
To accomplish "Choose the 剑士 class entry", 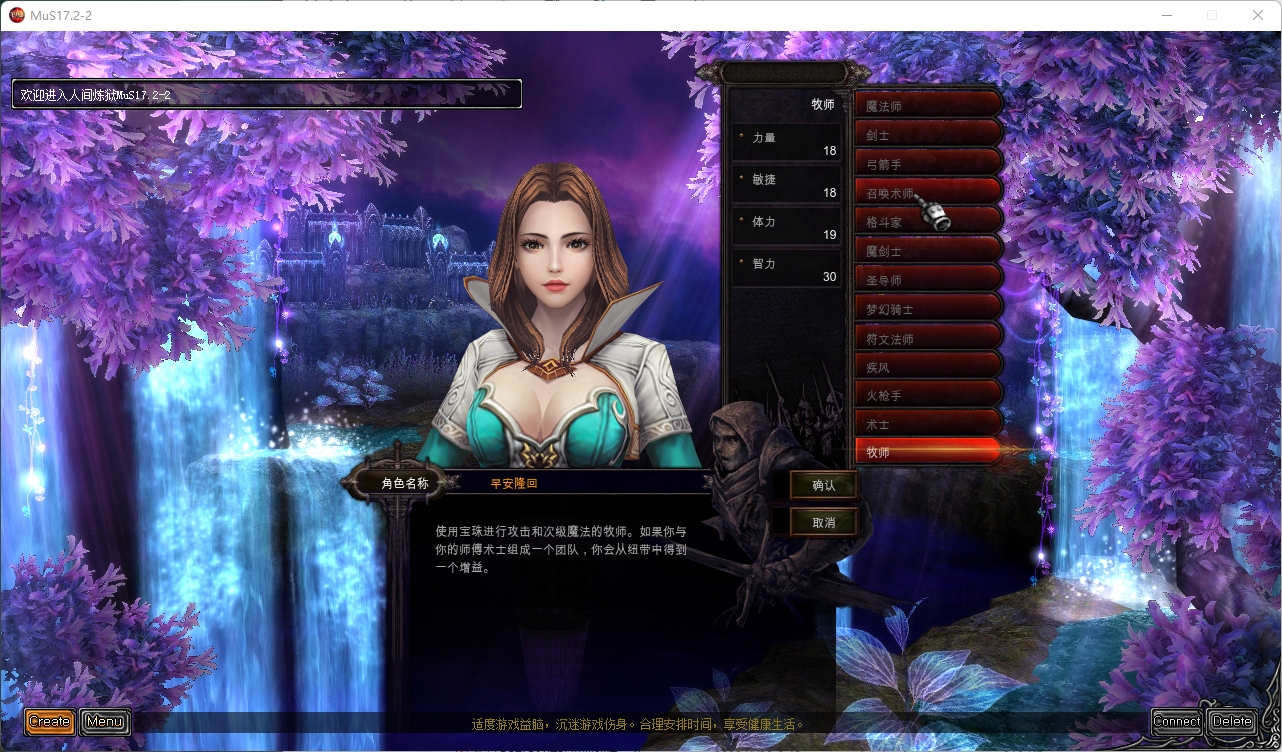I will coord(927,134).
